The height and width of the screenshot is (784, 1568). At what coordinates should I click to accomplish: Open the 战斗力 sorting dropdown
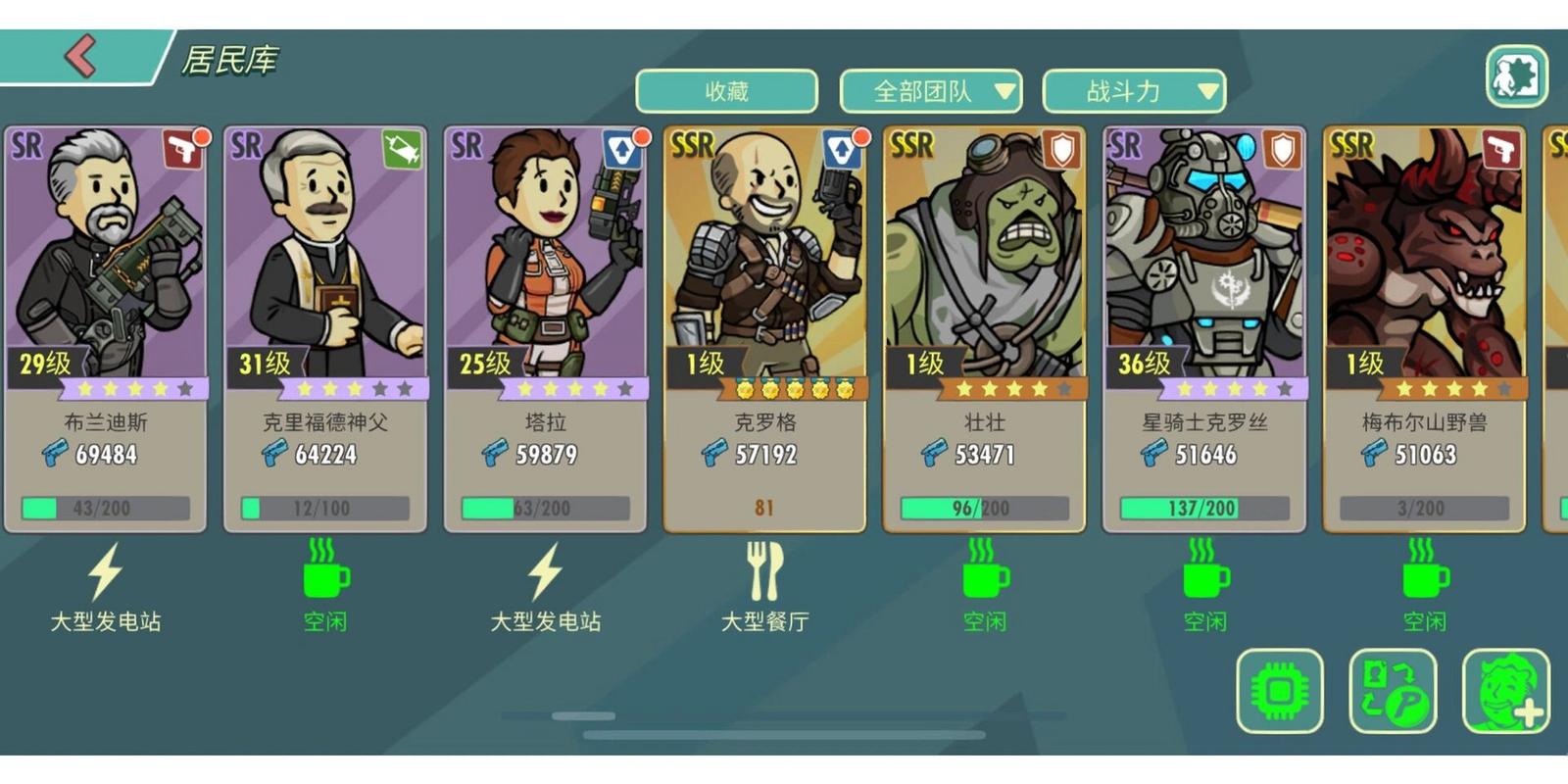click(1132, 91)
